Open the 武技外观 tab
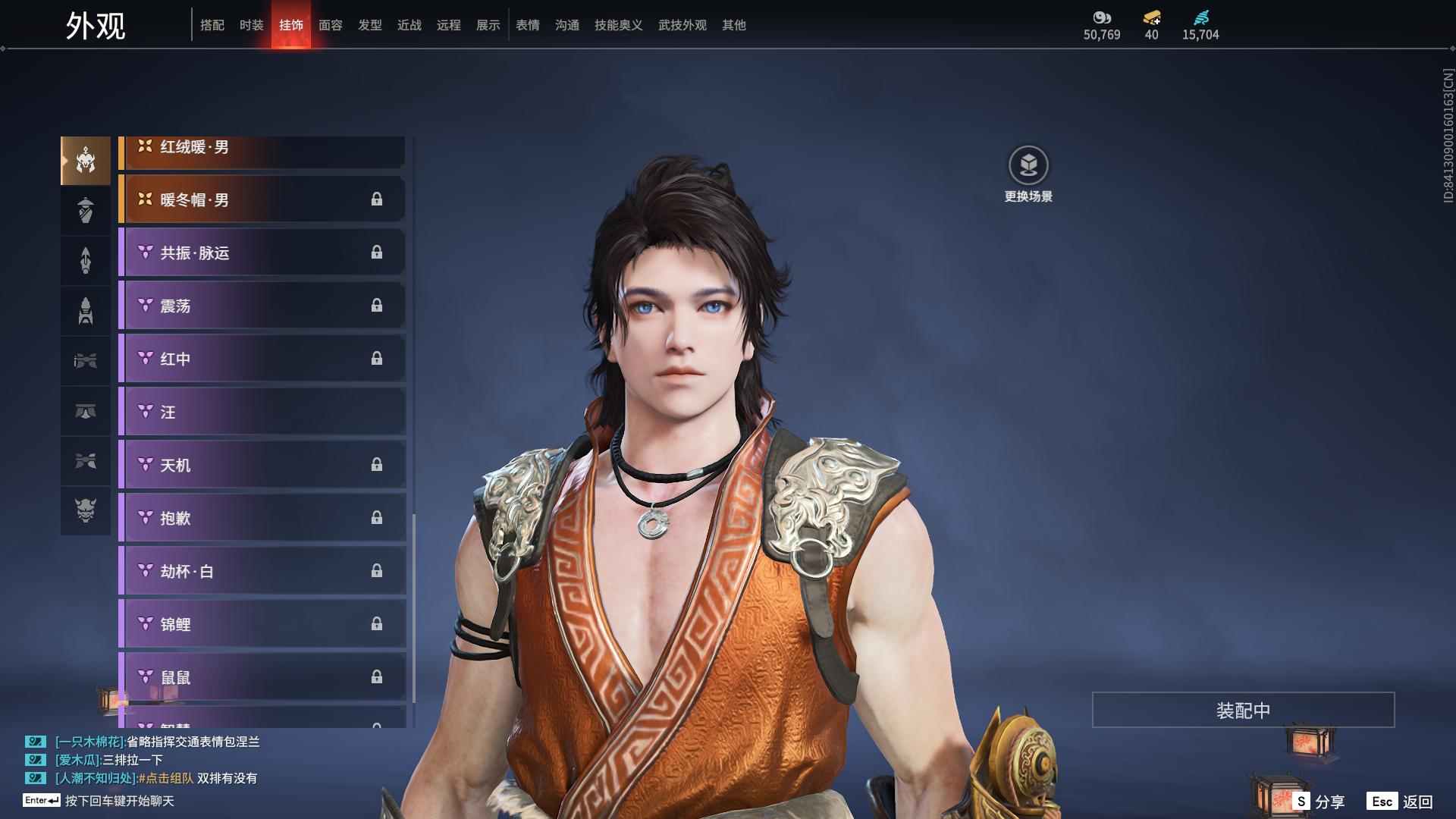The height and width of the screenshot is (819, 1456). 682,25
